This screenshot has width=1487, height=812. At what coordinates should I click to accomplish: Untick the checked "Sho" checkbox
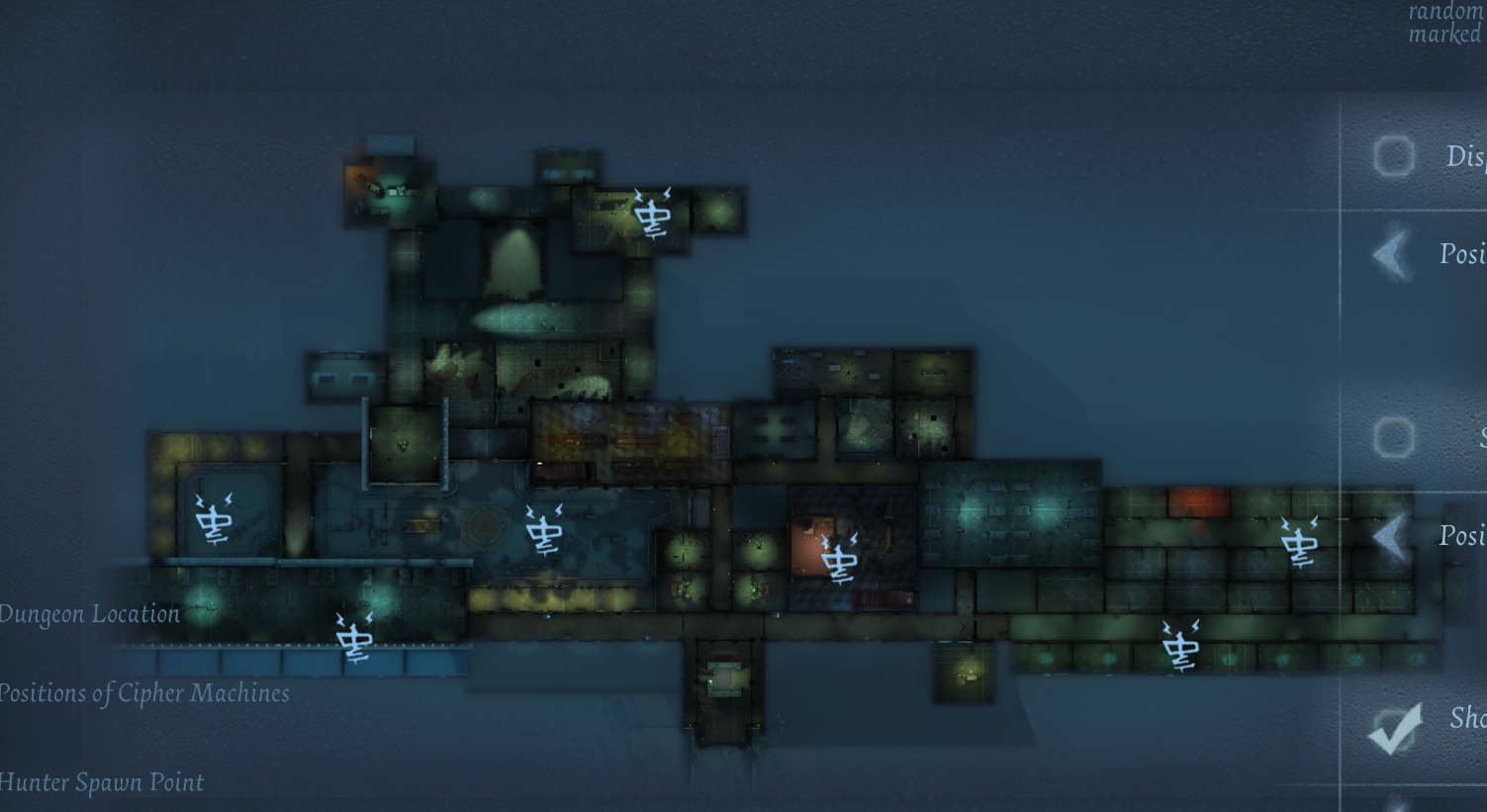click(1394, 729)
